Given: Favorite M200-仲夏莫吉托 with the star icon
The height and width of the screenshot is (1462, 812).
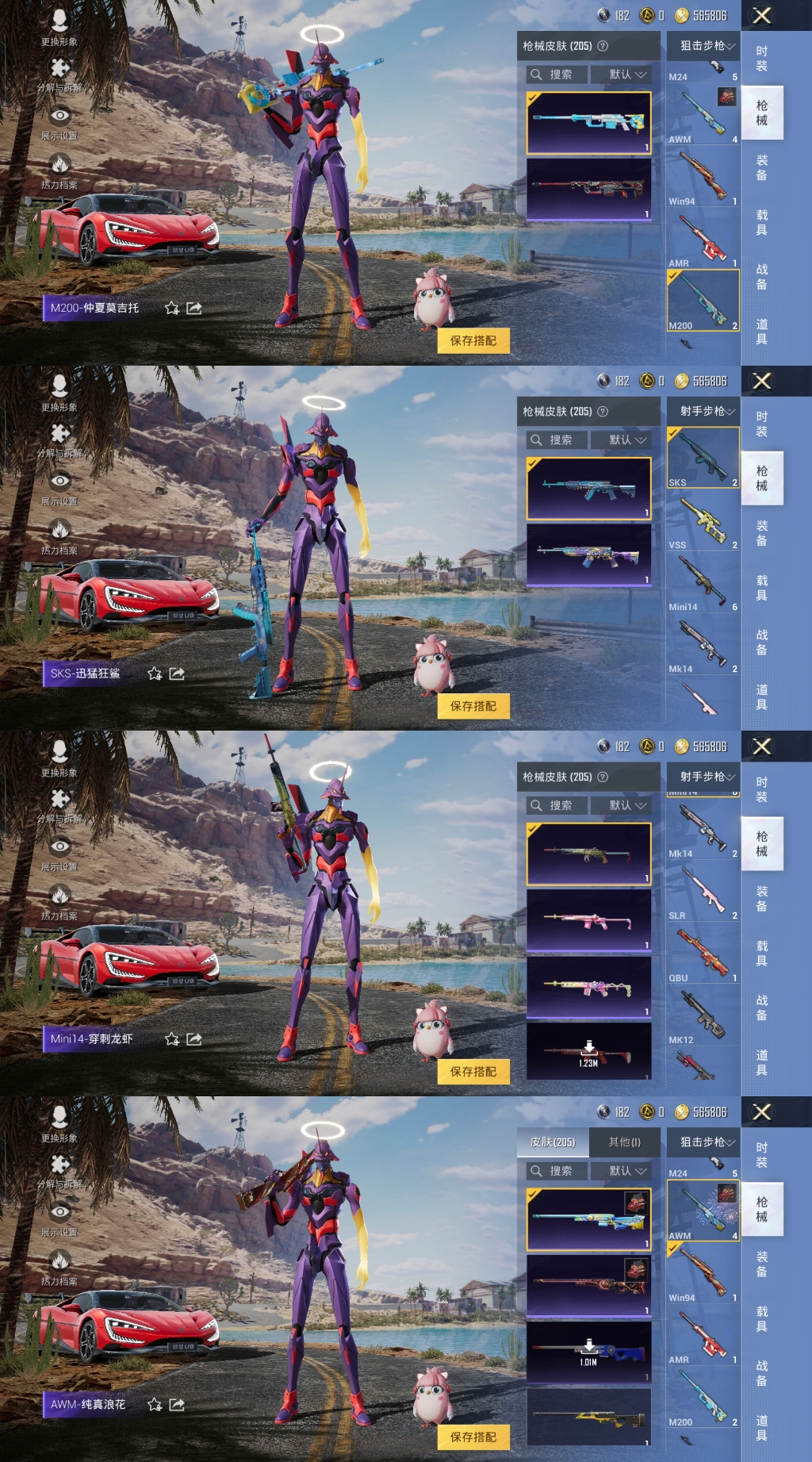Looking at the screenshot, I should point(172,308).
